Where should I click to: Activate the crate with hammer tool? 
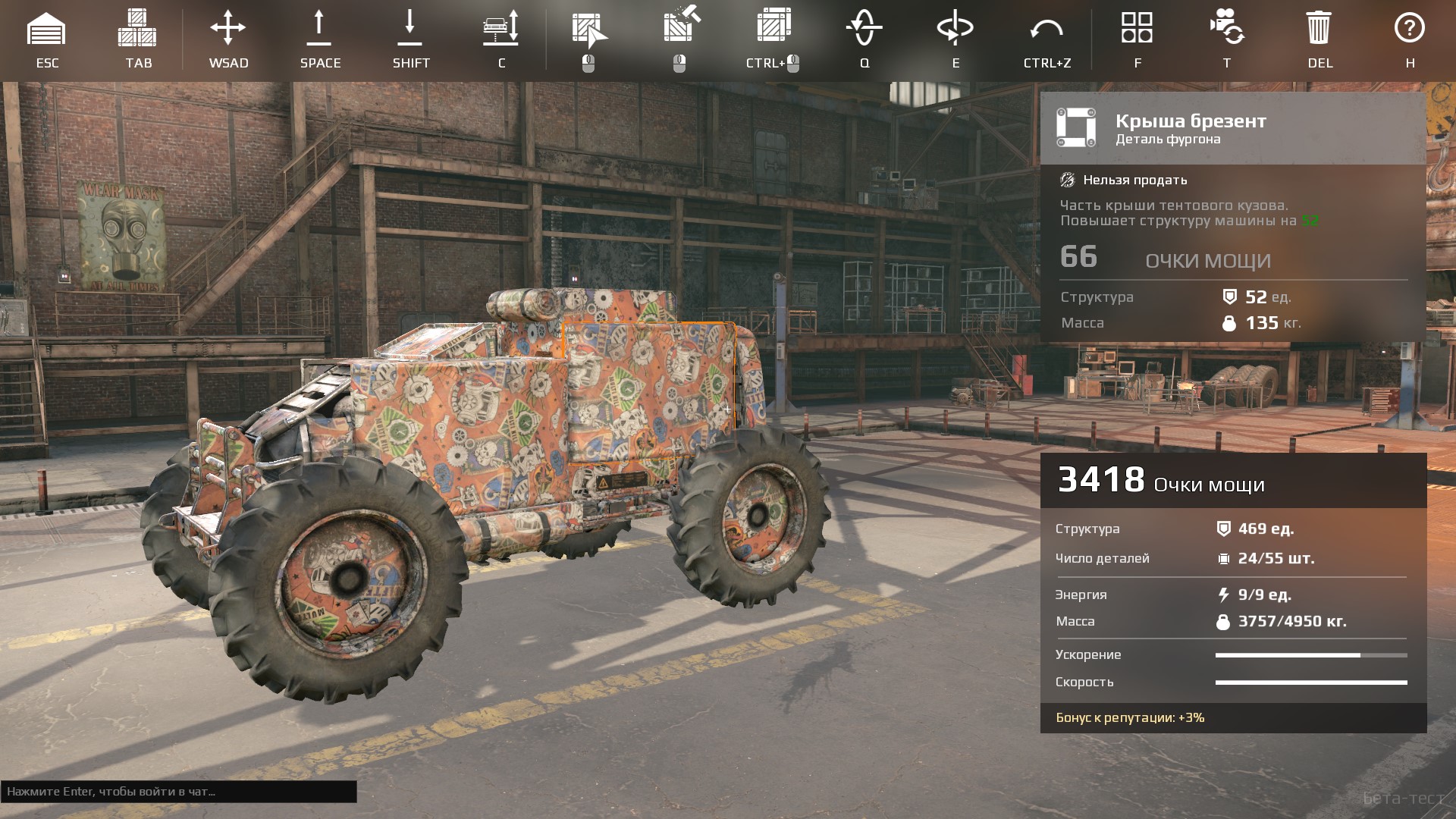[680, 27]
